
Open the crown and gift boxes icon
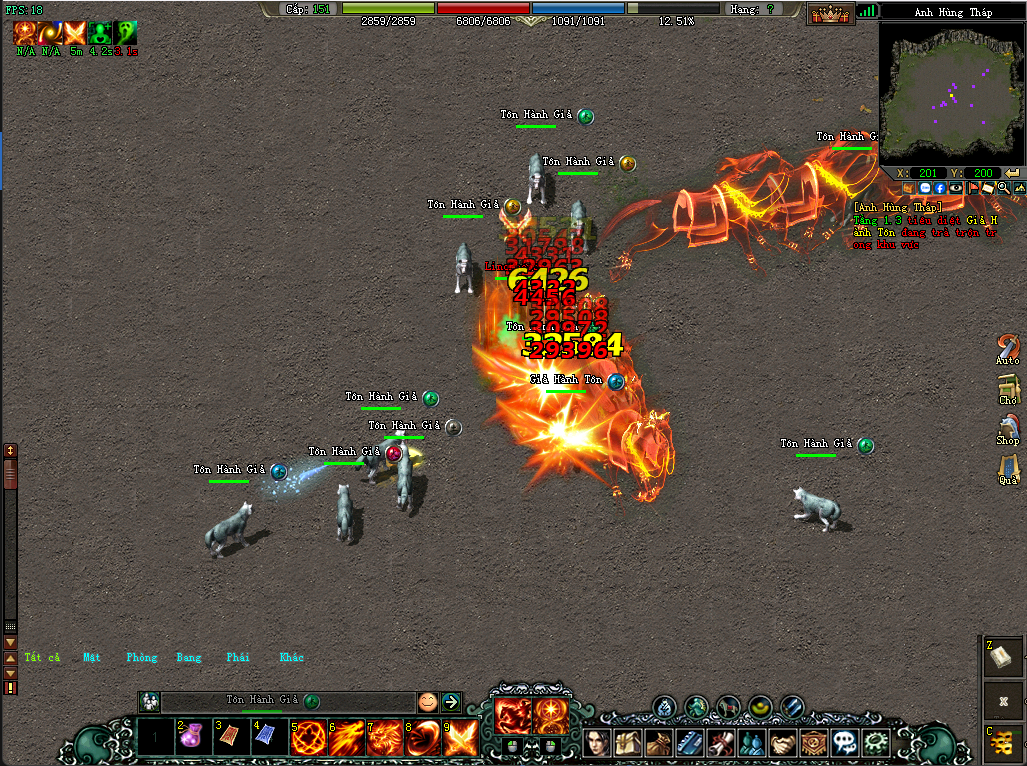pyautogui.click(x=830, y=12)
